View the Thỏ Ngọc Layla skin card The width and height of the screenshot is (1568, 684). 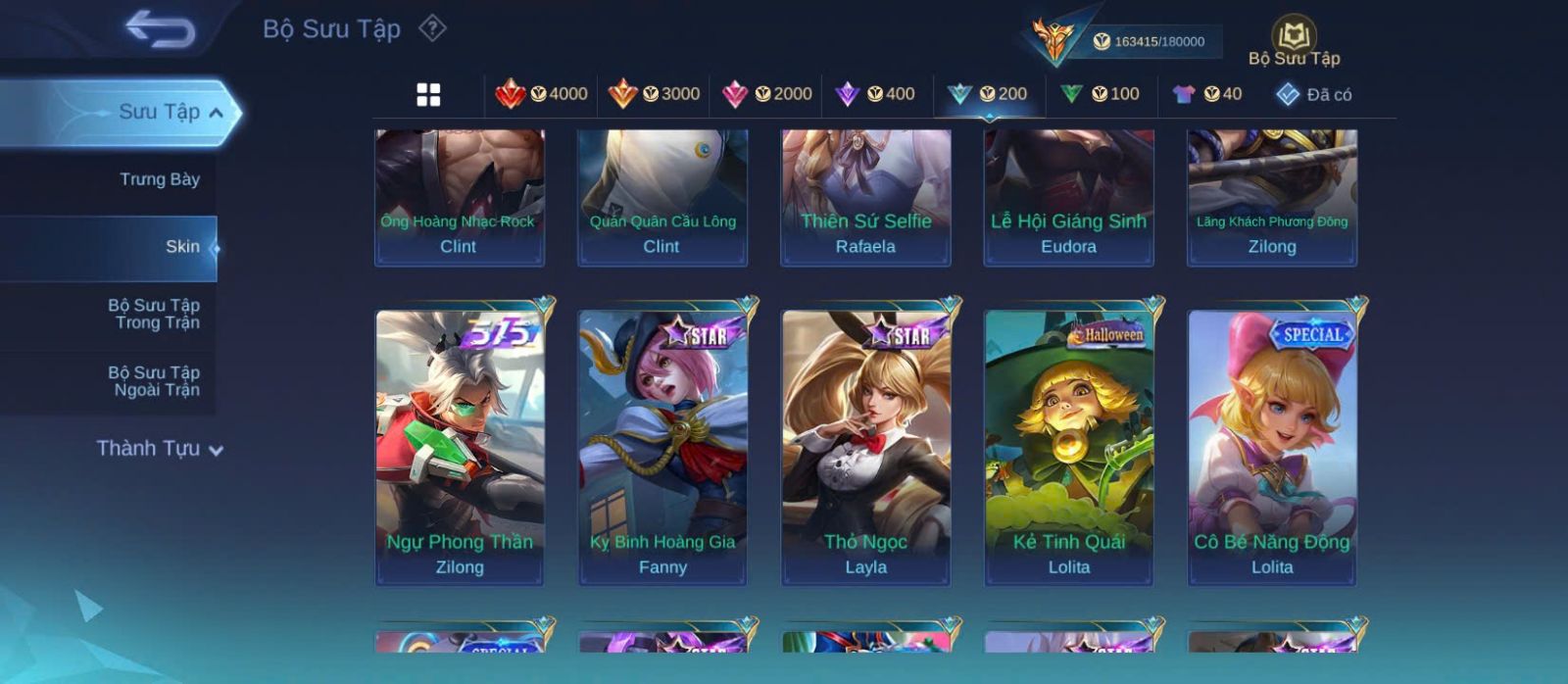[865, 446]
